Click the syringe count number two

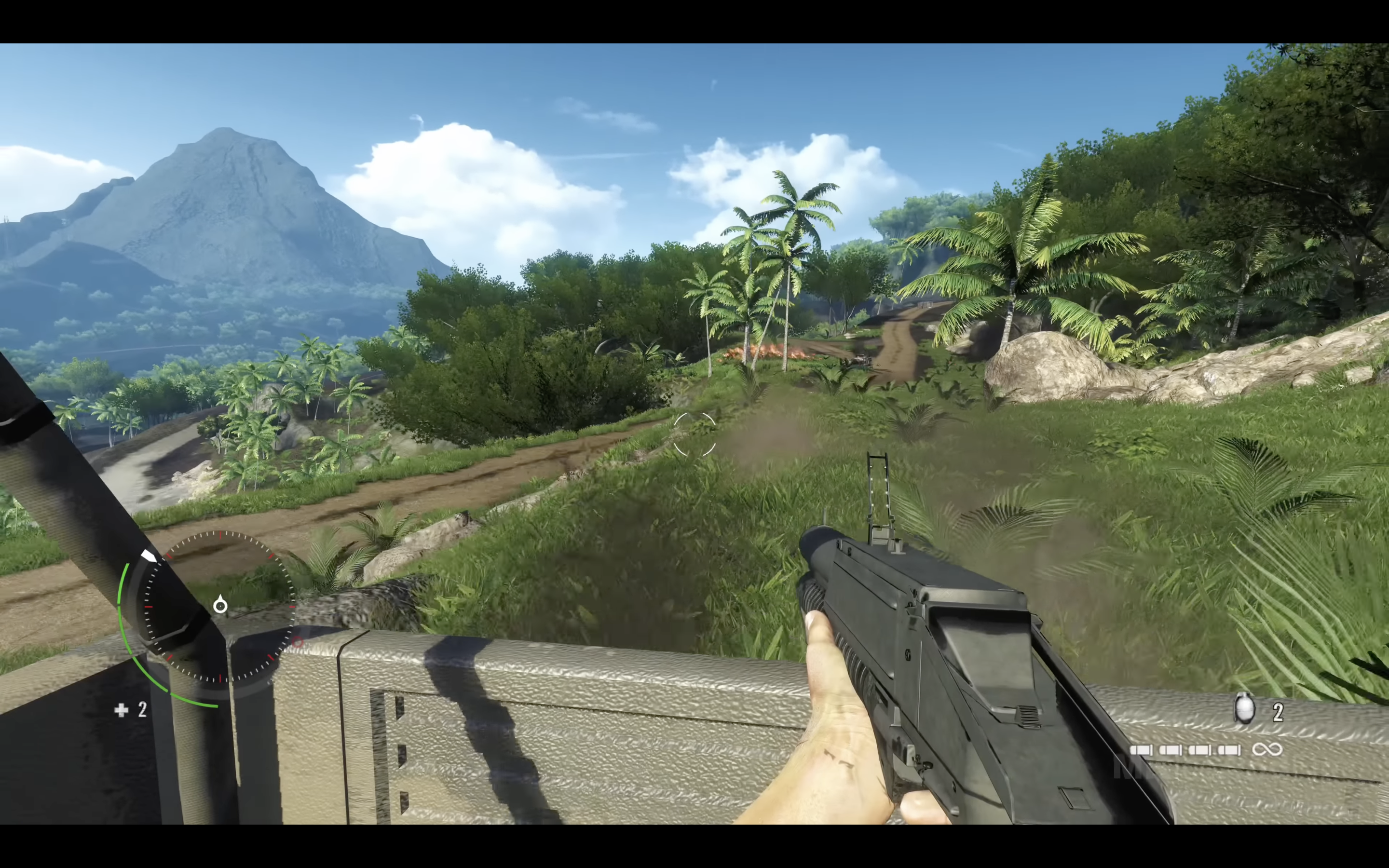click(142, 710)
